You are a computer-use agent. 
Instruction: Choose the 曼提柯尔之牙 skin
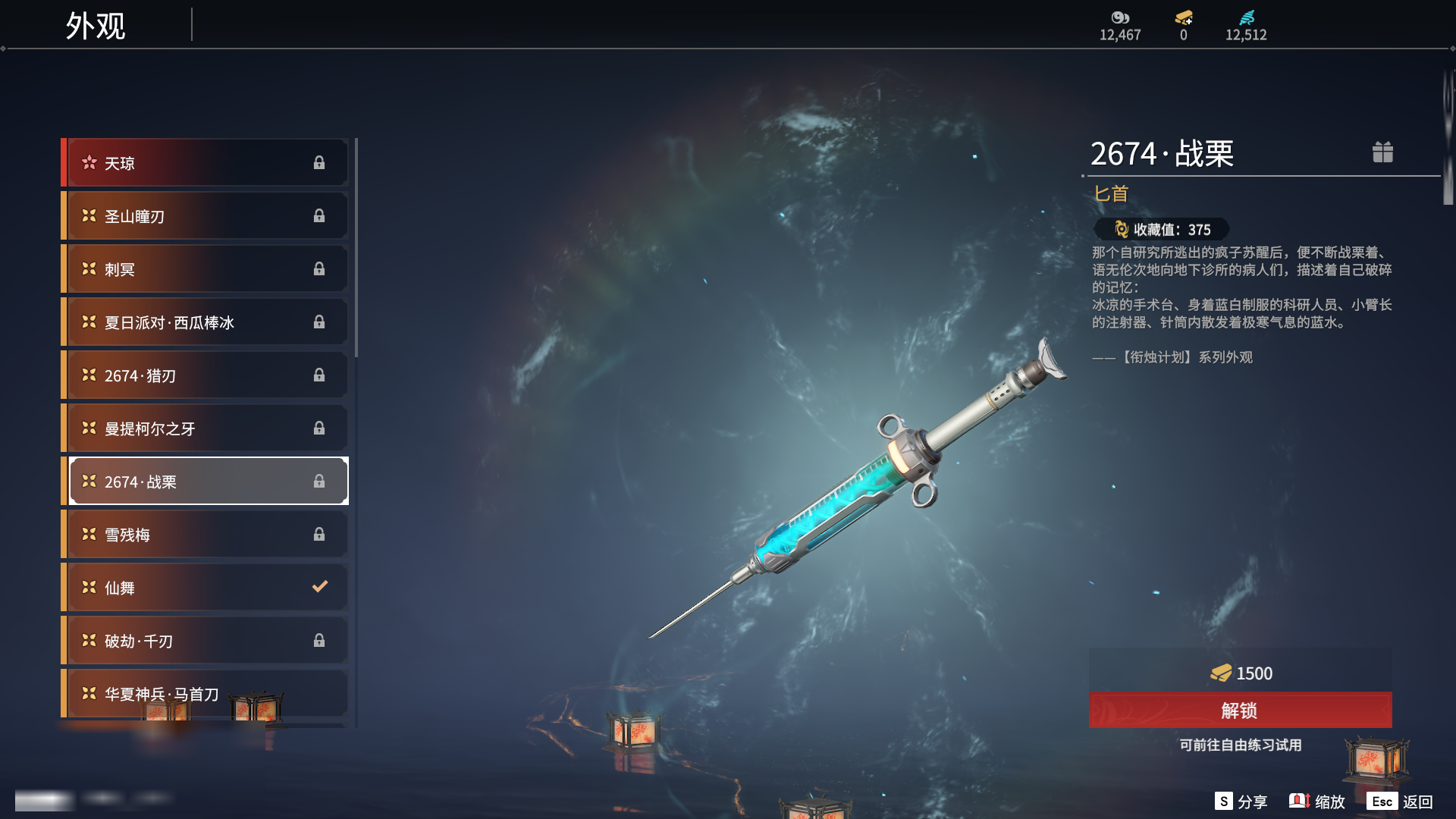point(206,428)
